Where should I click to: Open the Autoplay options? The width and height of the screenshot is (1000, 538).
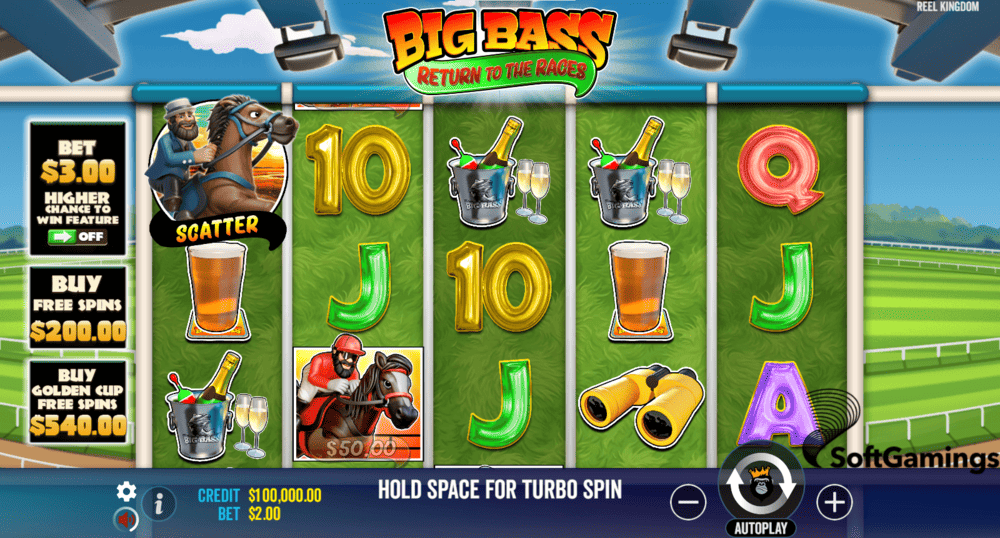pyautogui.click(x=761, y=527)
